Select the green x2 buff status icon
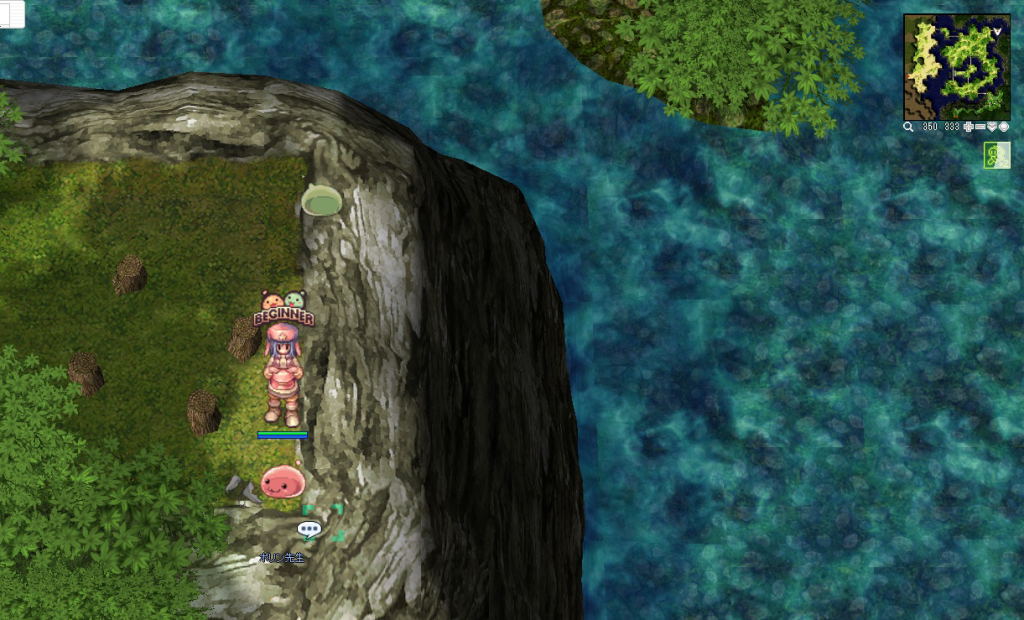This screenshot has height=620, width=1024. pyautogui.click(x=997, y=155)
